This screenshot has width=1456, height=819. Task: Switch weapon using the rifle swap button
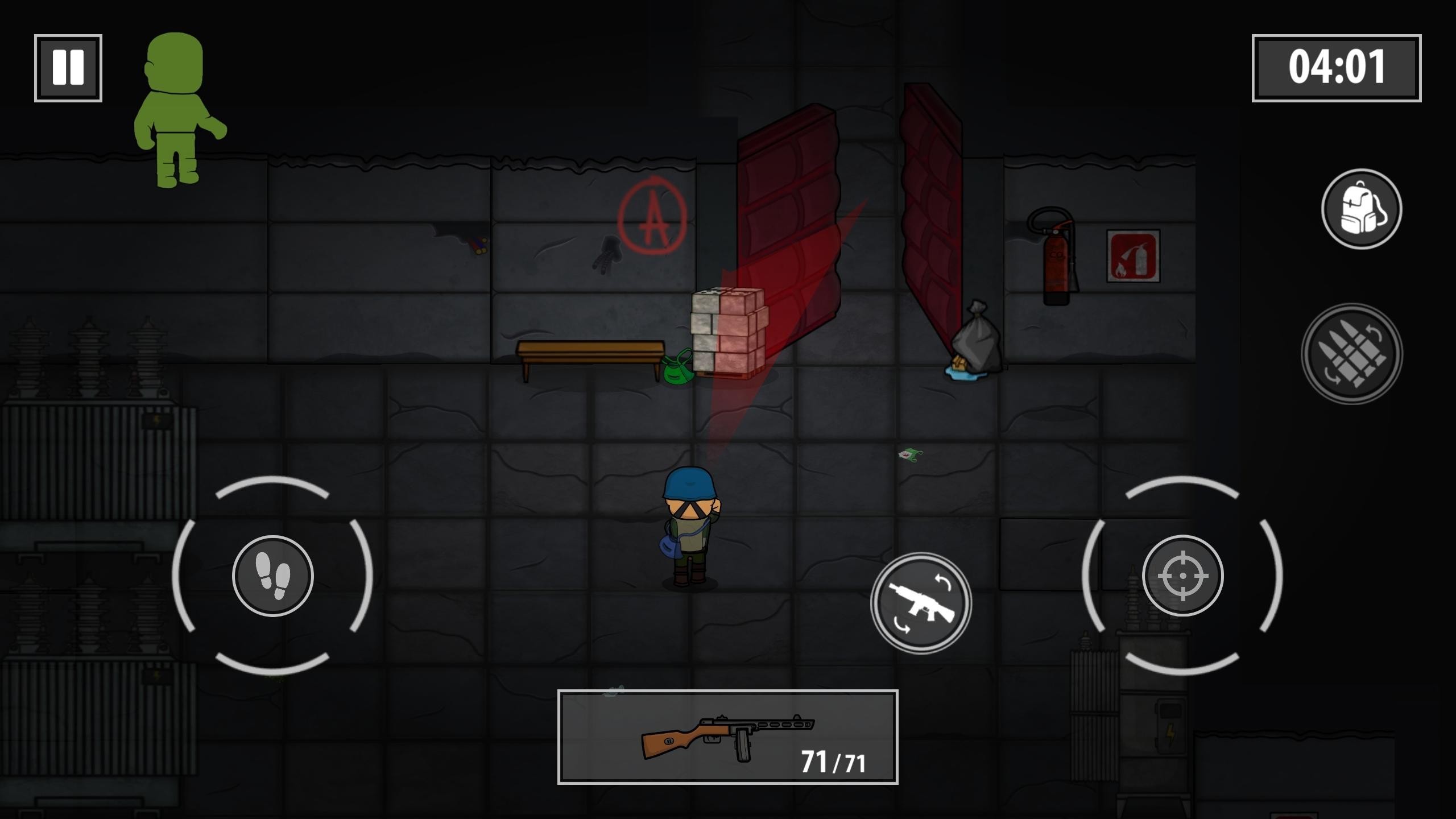[921, 603]
